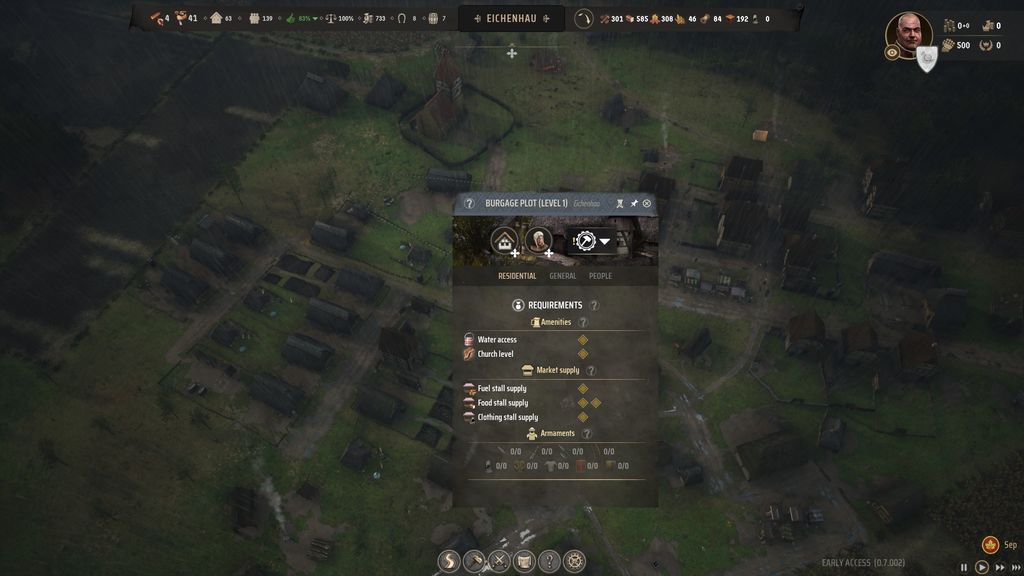The width and height of the screenshot is (1024, 576).
Task: Pause the game speed
Action: tap(965, 567)
